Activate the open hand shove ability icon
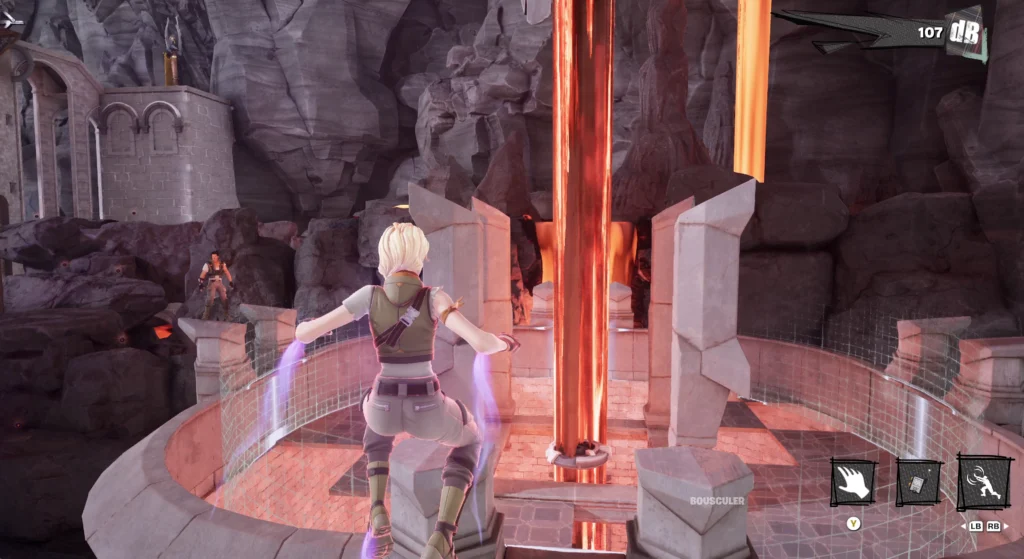The height and width of the screenshot is (559, 1024). tap(853, 483)
